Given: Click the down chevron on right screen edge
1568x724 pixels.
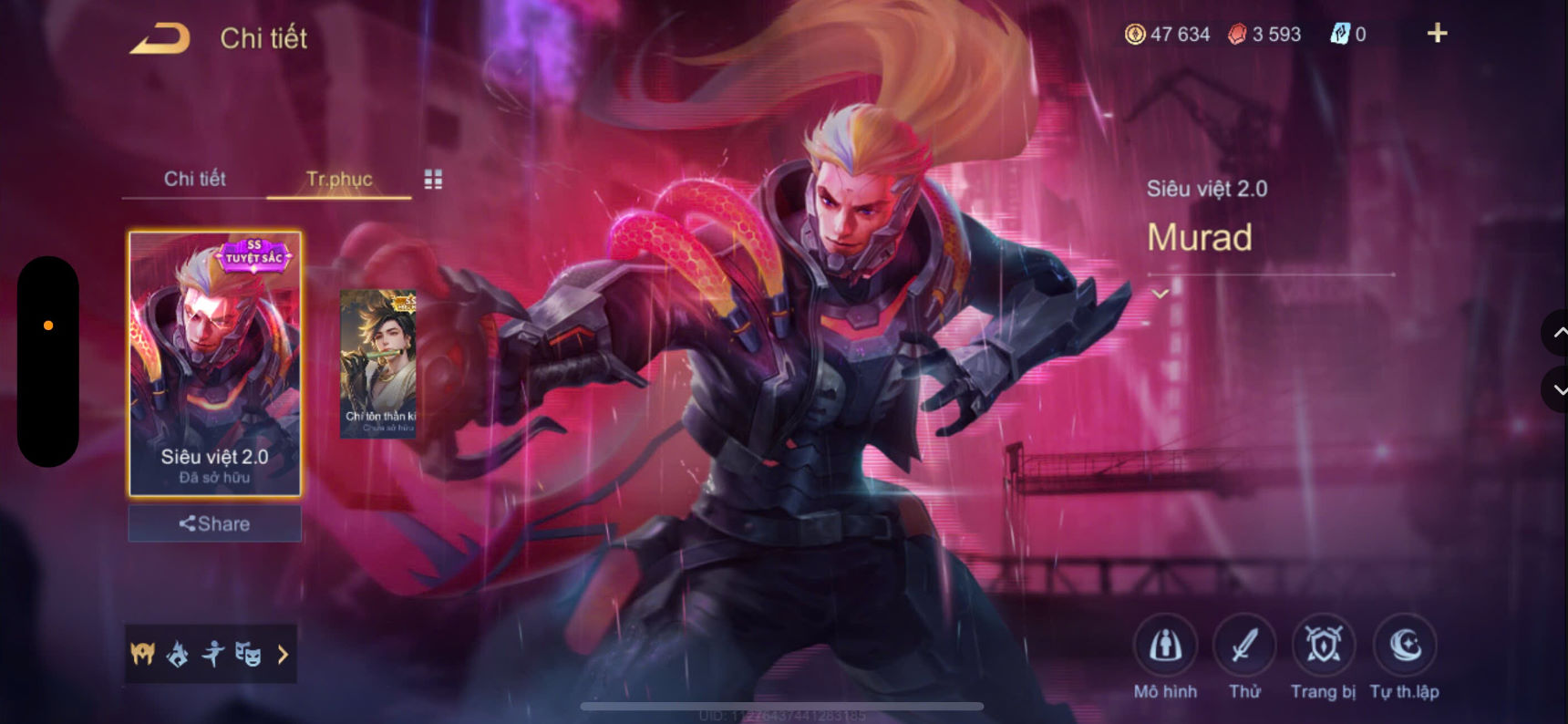Looking at the screenshot, I should click(1556, 389).
